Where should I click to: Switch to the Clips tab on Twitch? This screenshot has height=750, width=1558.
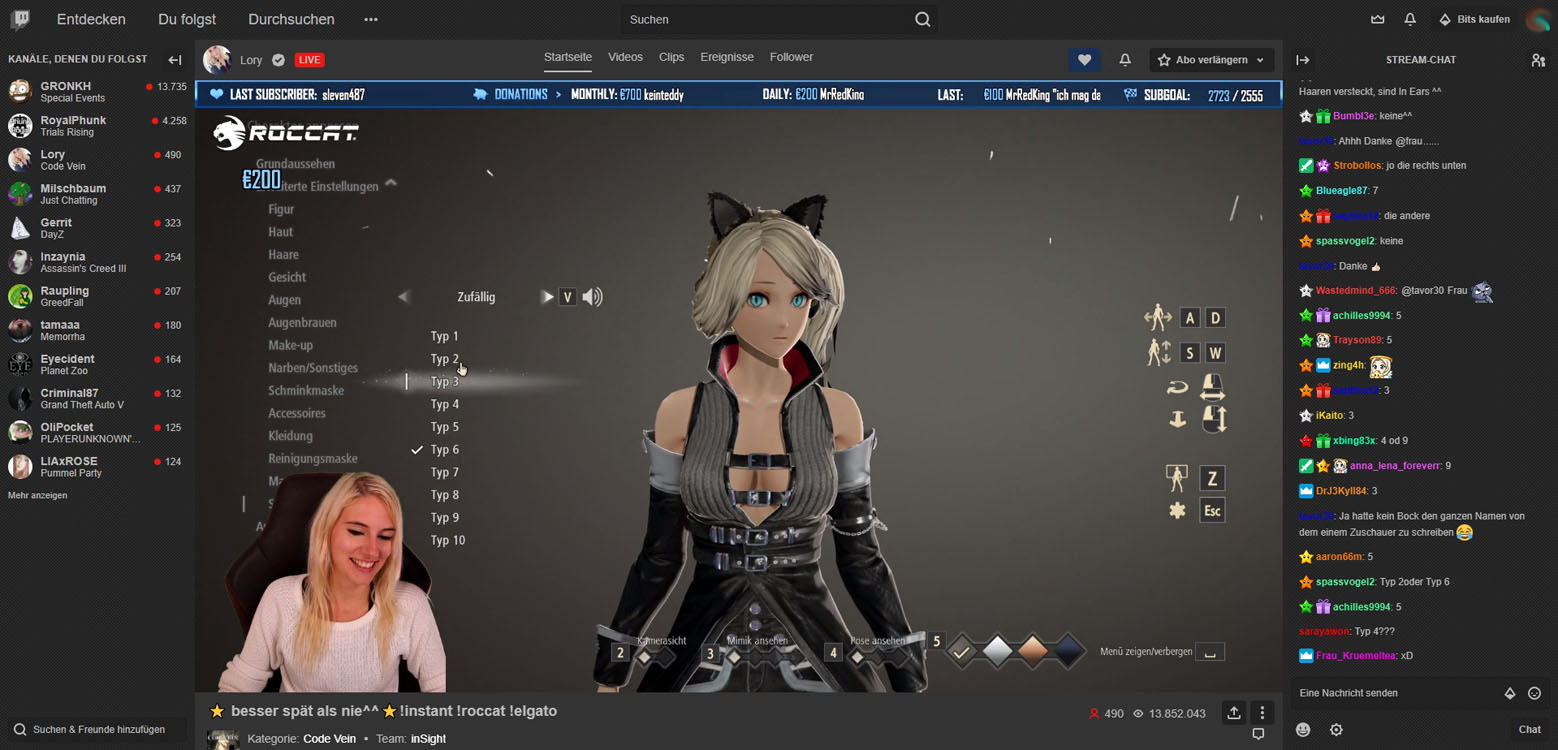[671, 58]
